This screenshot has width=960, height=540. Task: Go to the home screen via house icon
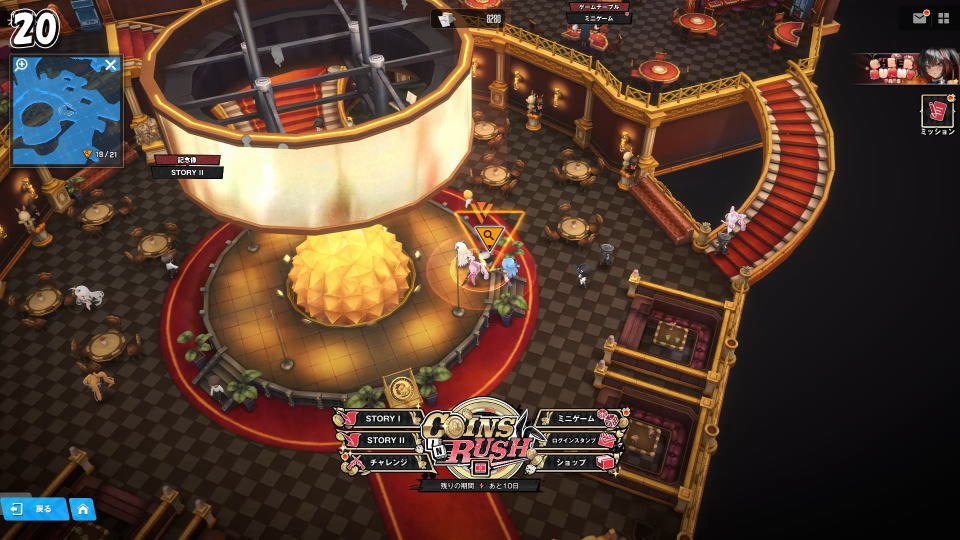pos(83,509)
